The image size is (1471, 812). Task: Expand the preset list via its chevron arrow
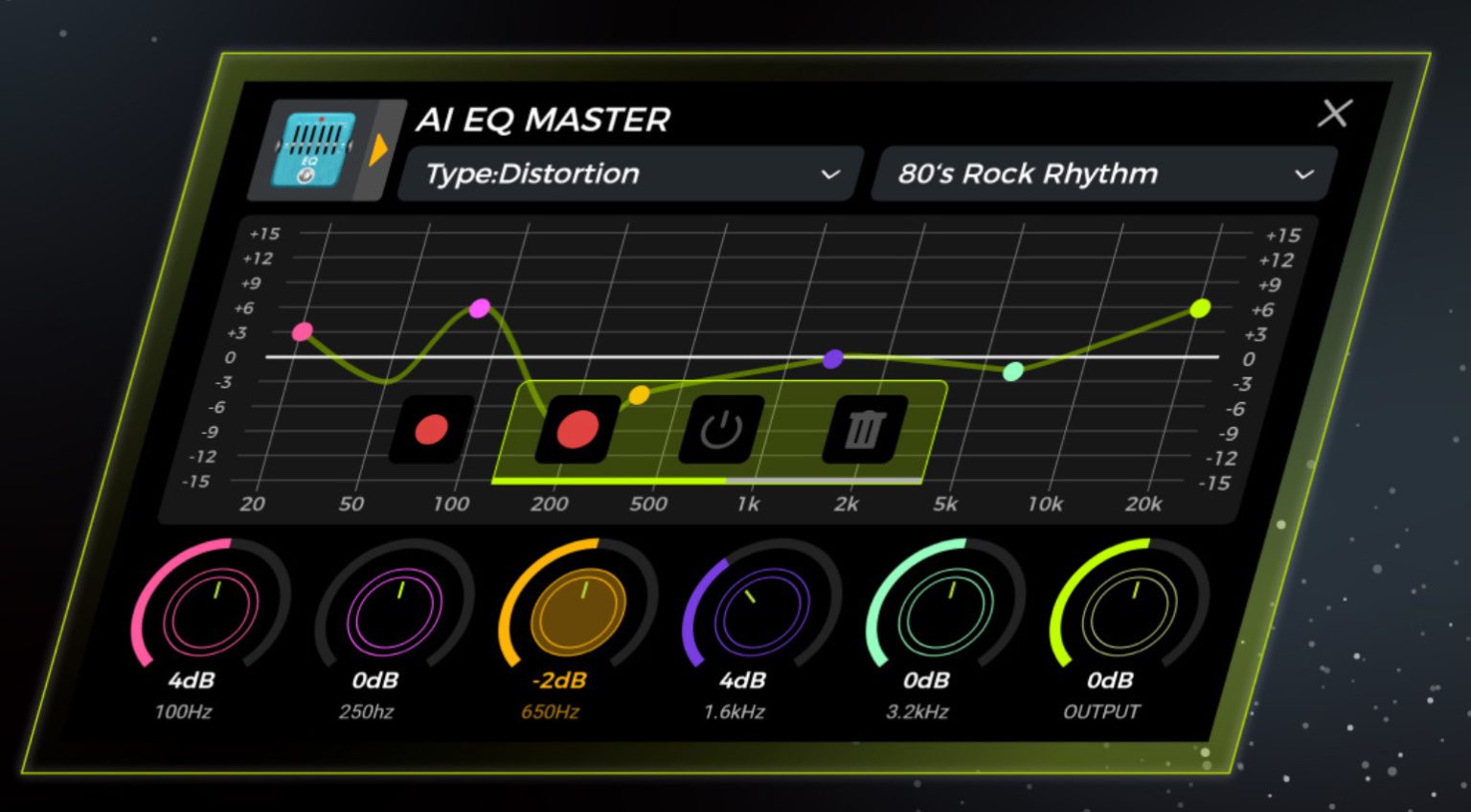pyautogui.click(x=1302, y=175)
